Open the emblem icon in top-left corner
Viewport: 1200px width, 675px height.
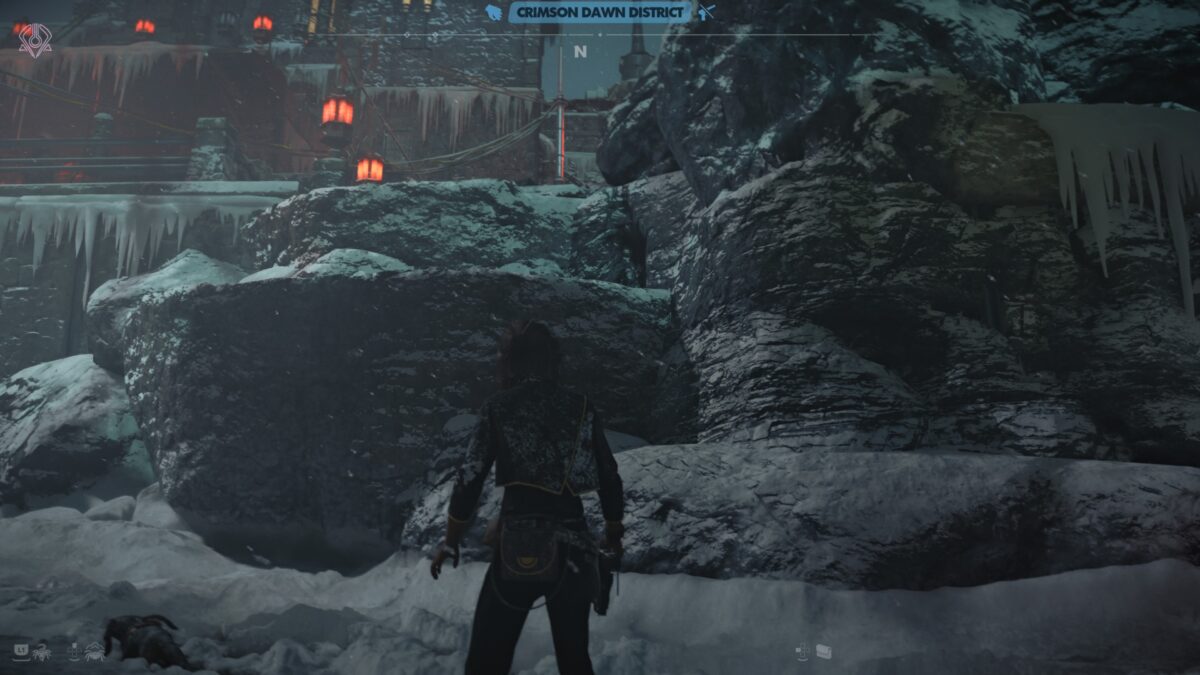coord(35,39)
